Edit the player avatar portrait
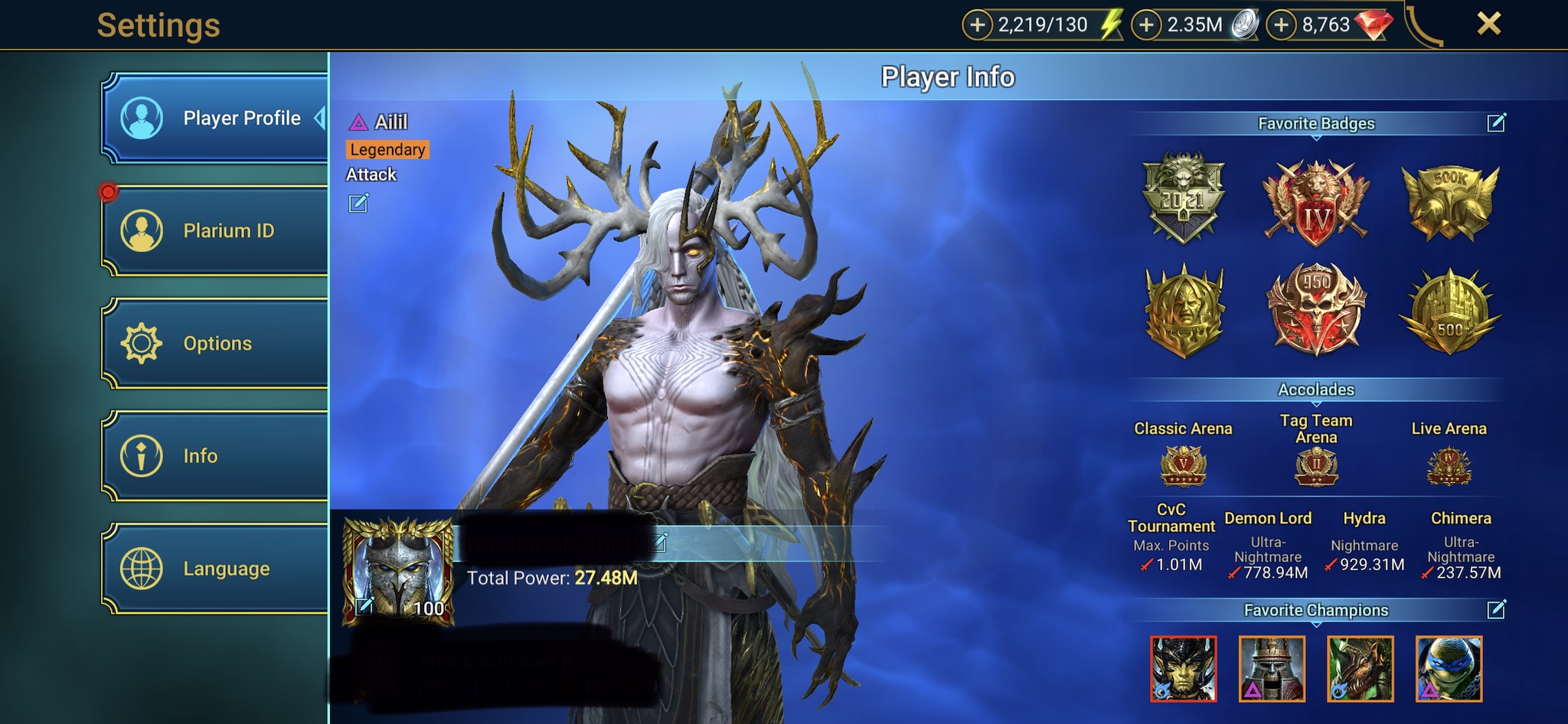 (x=364, y=606)
